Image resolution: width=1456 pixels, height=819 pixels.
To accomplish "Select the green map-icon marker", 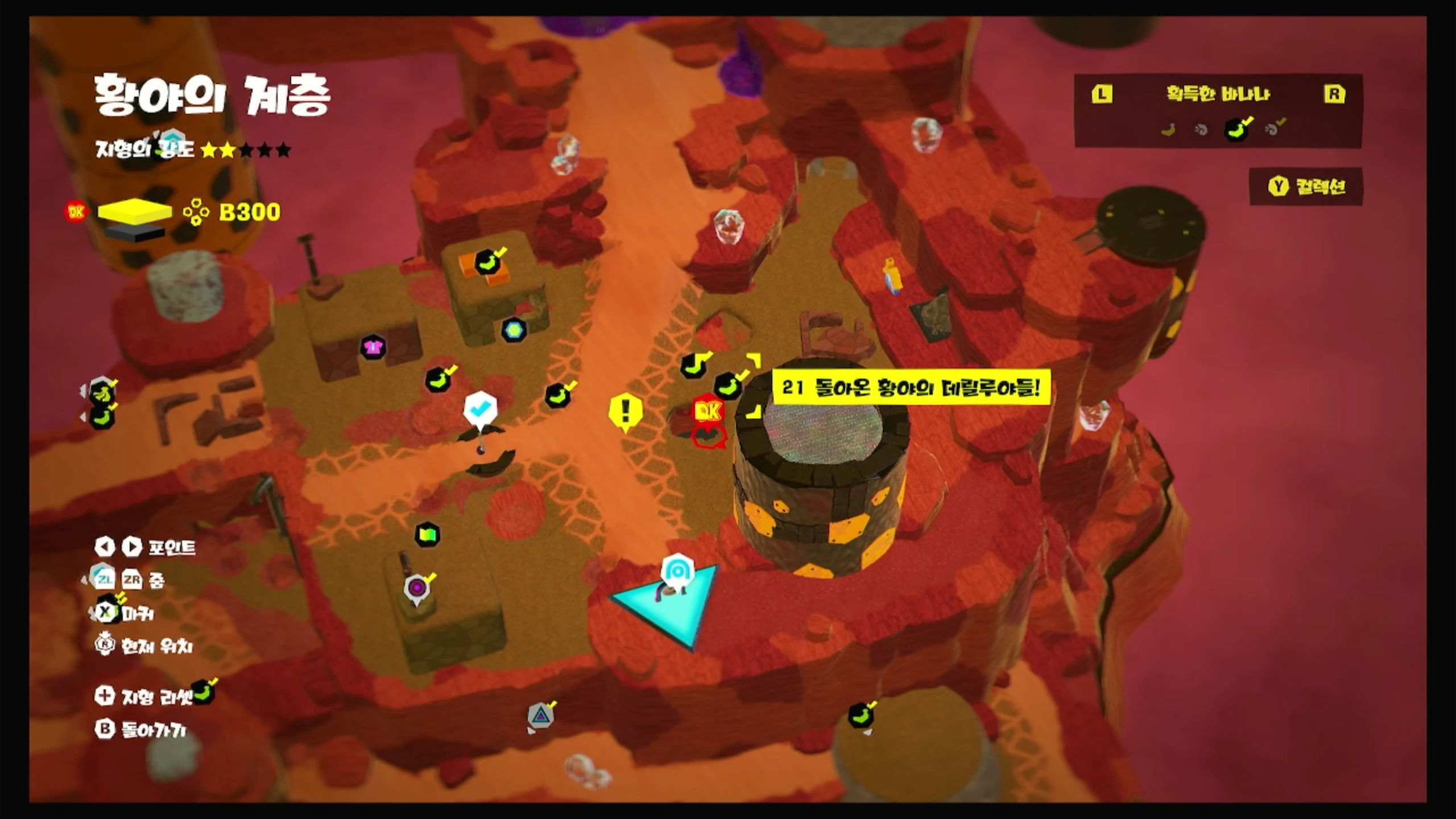I will (x=427, y=535).
